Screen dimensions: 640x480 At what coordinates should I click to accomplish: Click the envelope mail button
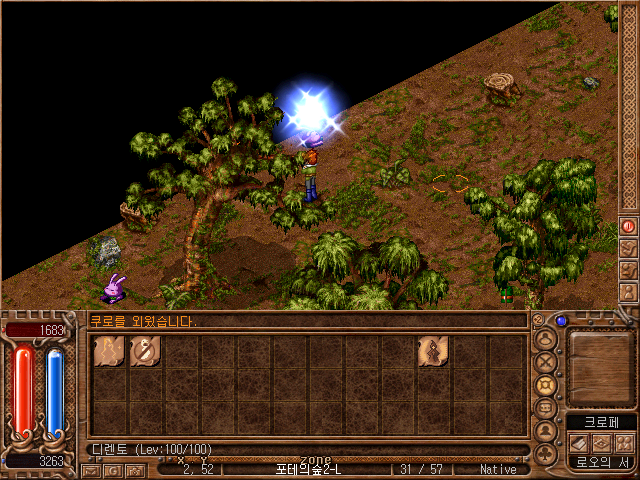point(91,470)
